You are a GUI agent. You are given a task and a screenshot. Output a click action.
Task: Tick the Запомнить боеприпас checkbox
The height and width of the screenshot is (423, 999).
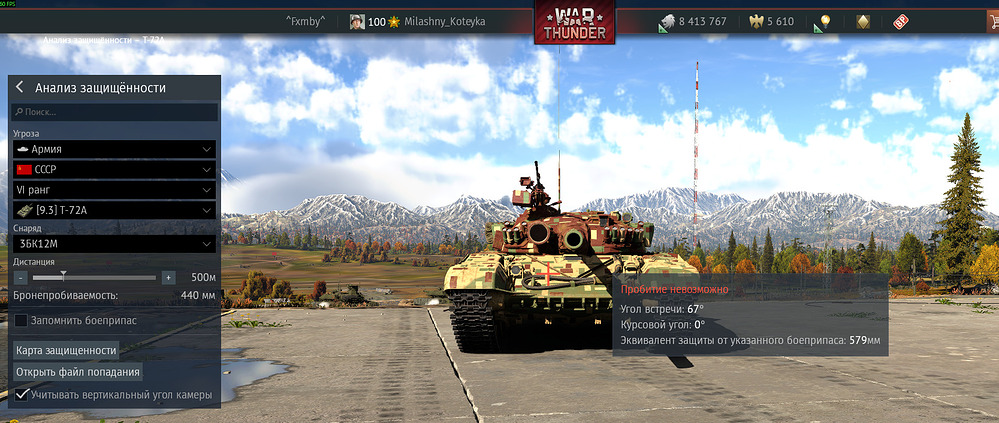tap(21, 320)
